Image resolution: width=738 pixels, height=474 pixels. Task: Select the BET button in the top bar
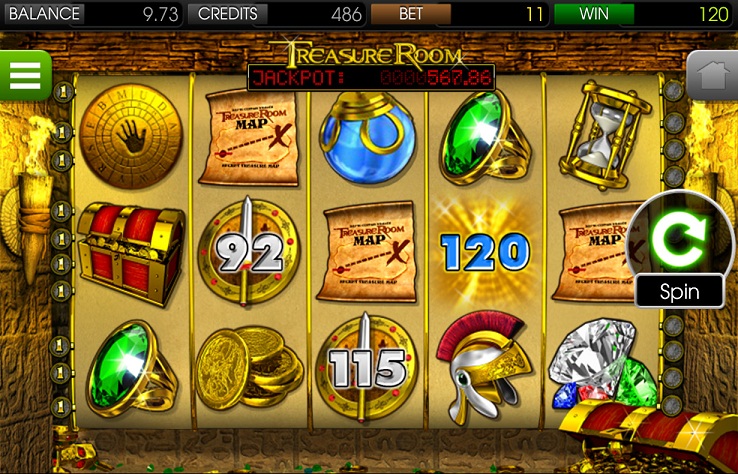click(410, 14)
